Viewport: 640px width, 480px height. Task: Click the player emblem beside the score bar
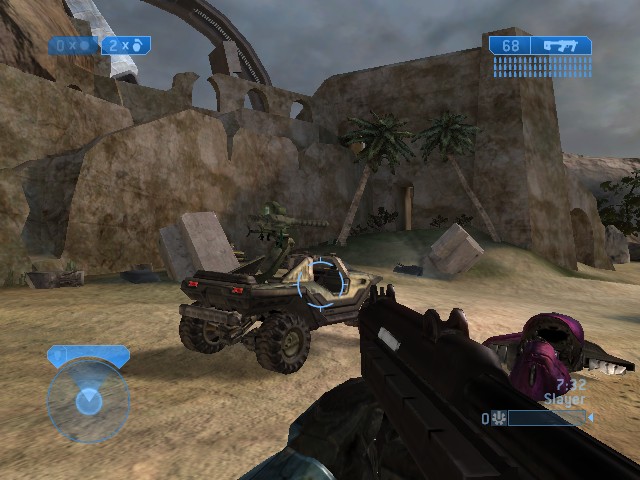point(498,418)
